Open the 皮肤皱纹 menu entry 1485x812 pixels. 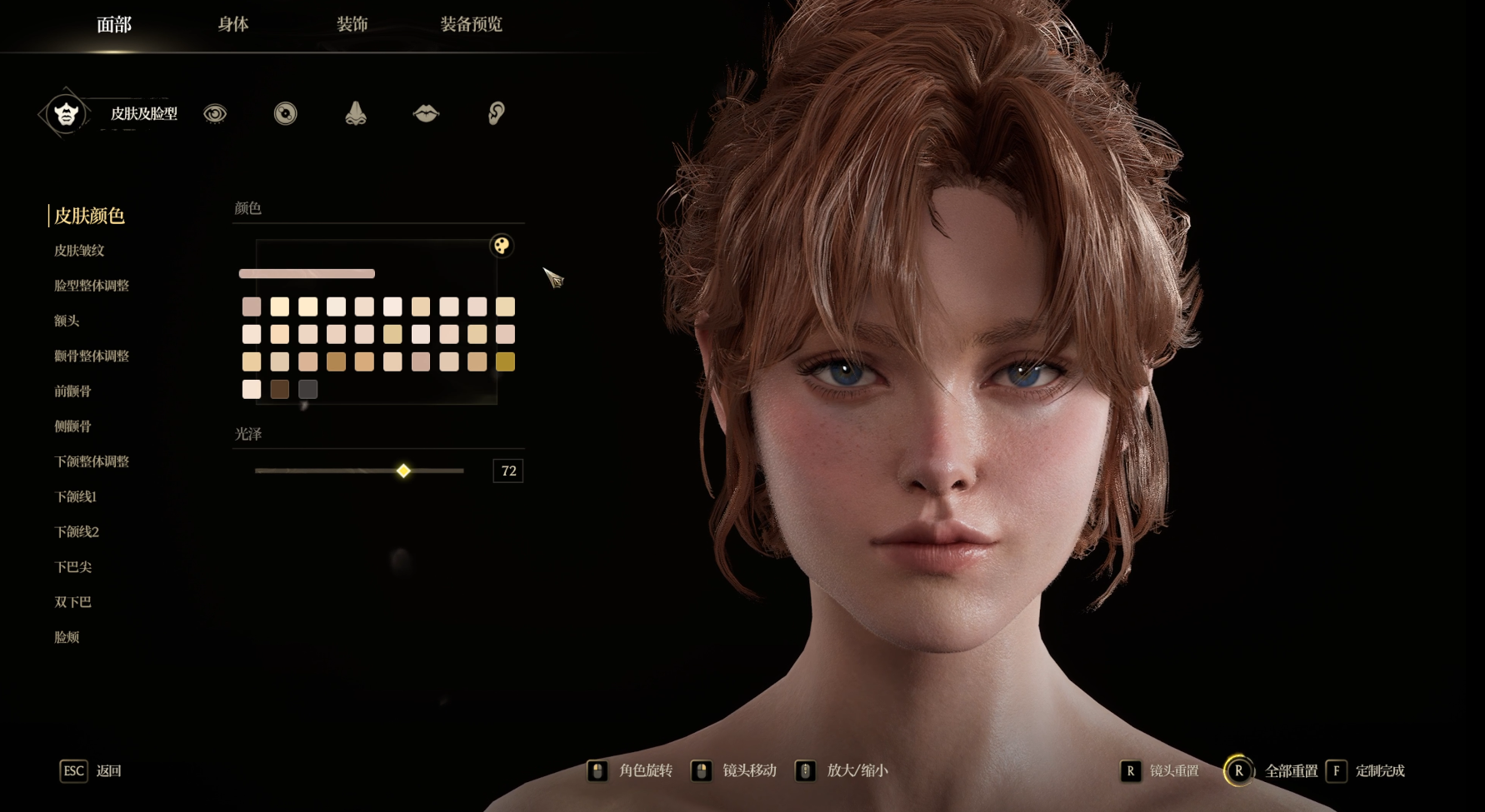click(x=79, y=251)
